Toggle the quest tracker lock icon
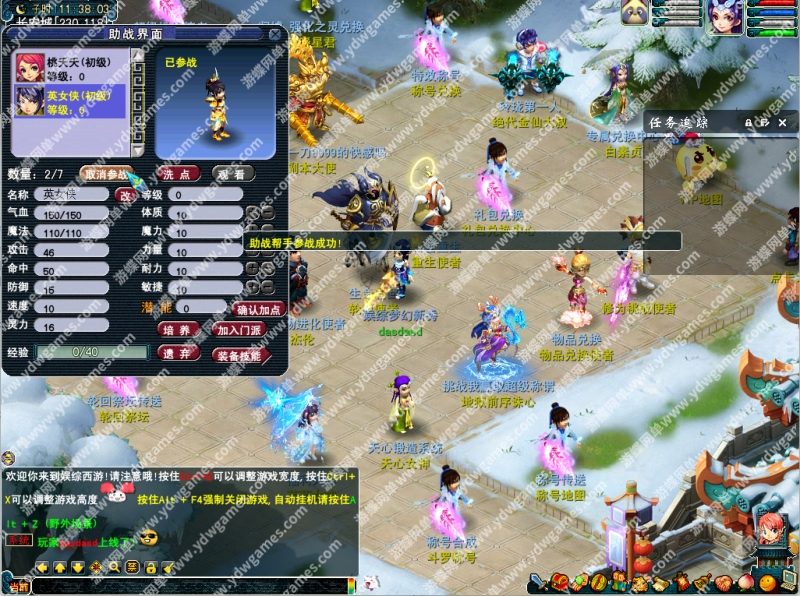This screenshot has width=800, height=596. 747,121
